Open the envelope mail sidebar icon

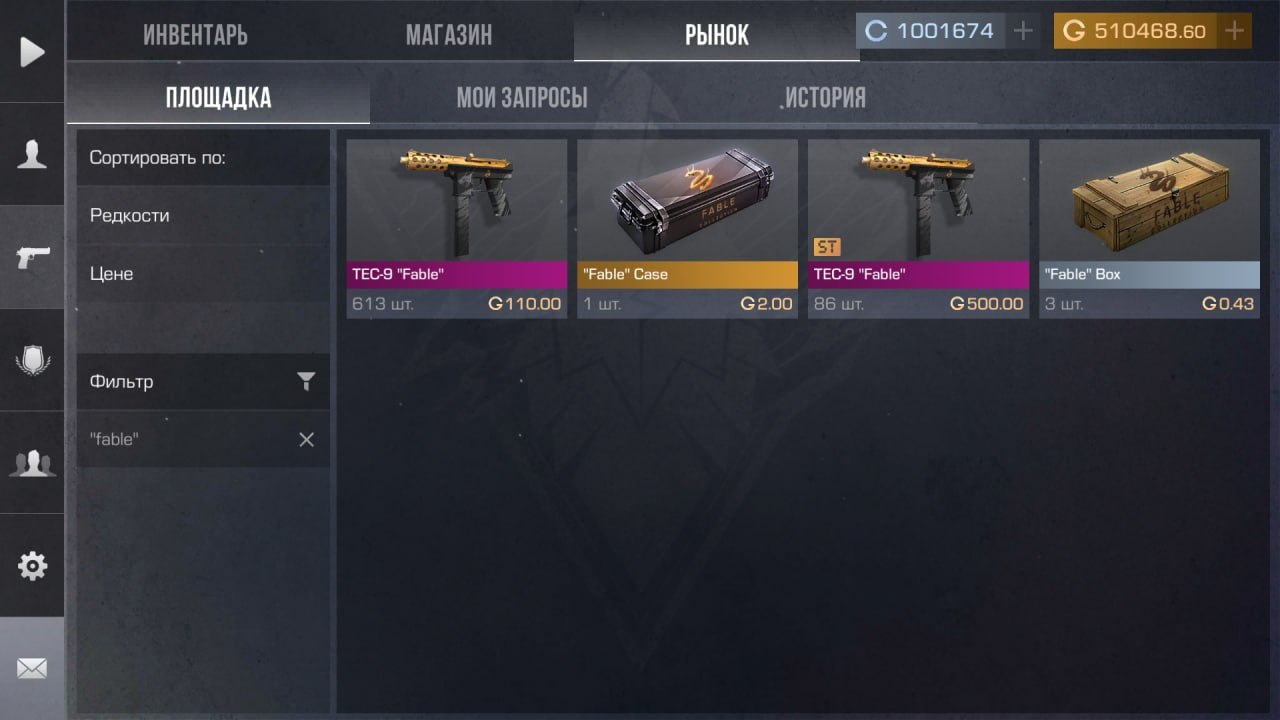tap(32, 668)
